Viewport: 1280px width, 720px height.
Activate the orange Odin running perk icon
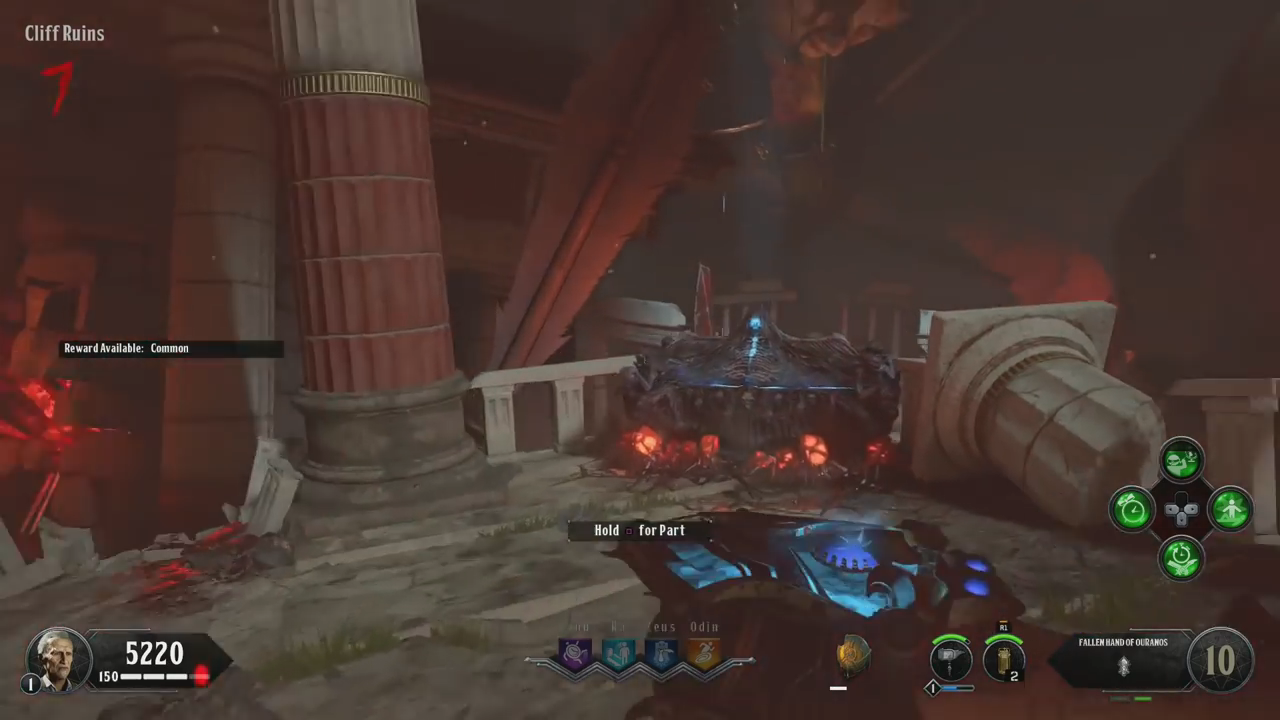[704, 654]
